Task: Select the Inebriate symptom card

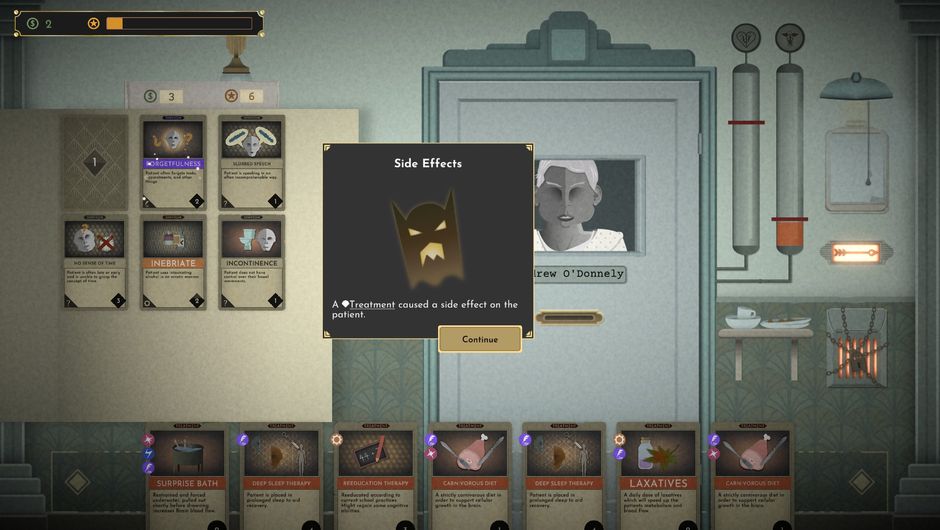Action: pyautogui.click(x=173, y=262)
